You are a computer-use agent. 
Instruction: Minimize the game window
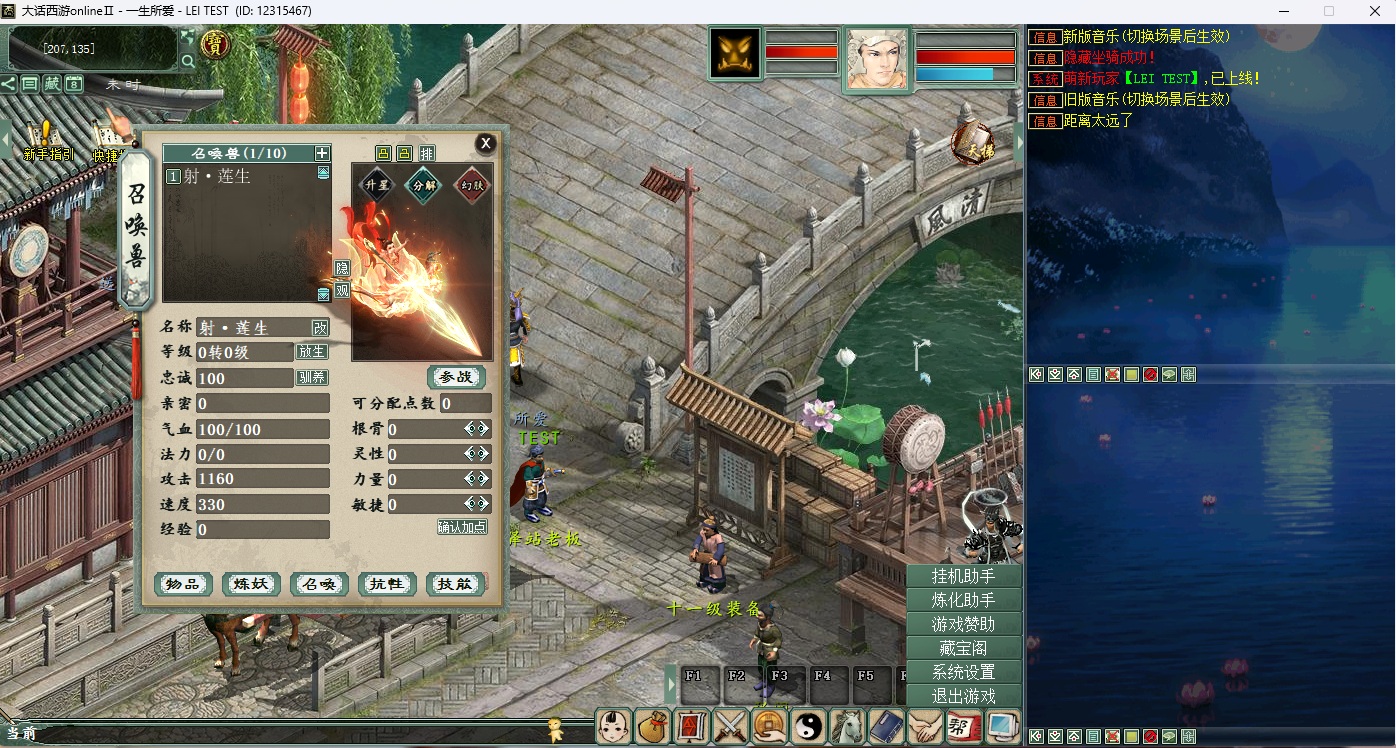[x=1283, y=11]
